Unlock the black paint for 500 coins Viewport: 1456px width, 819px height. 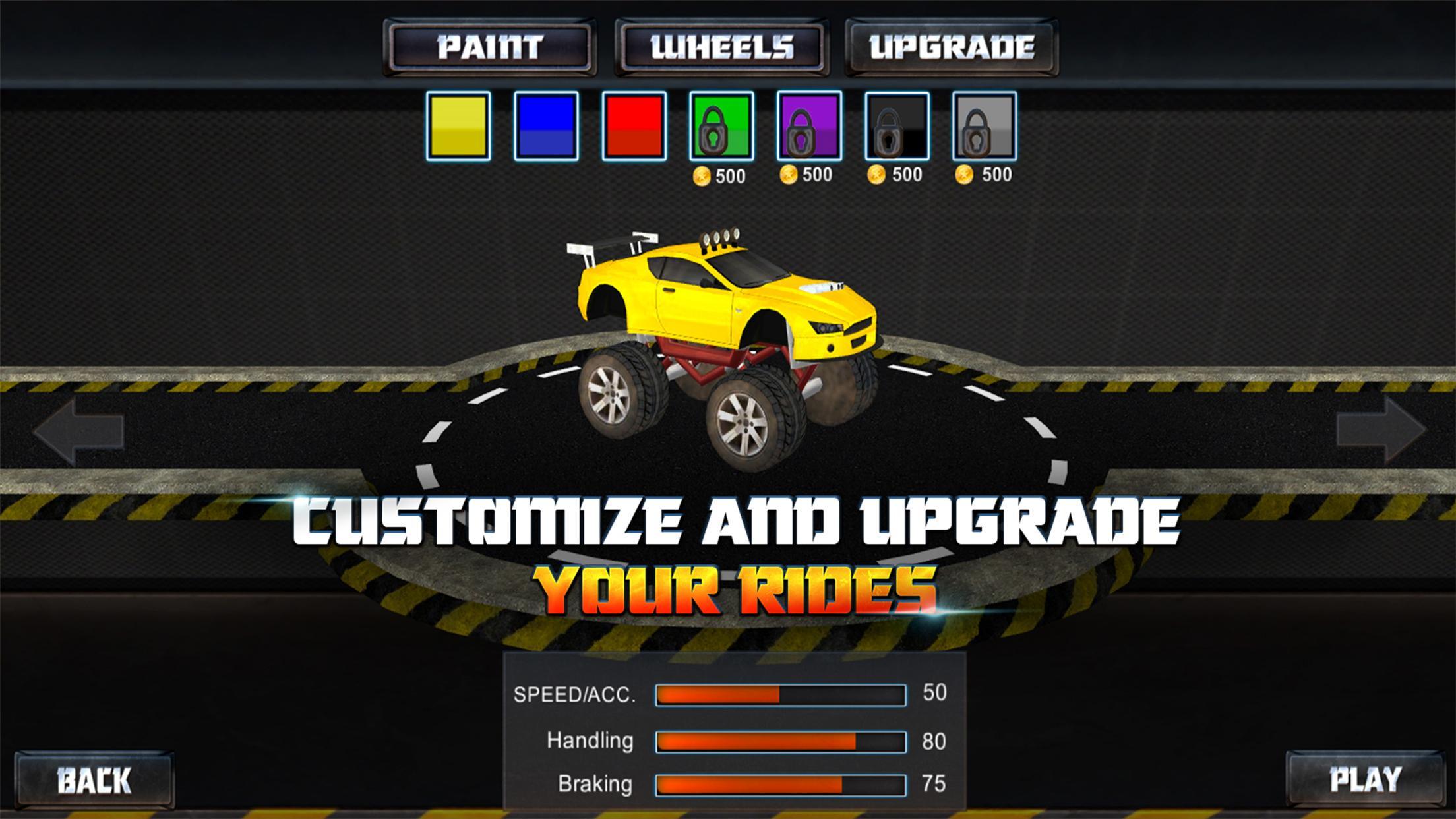pos(895,127)
